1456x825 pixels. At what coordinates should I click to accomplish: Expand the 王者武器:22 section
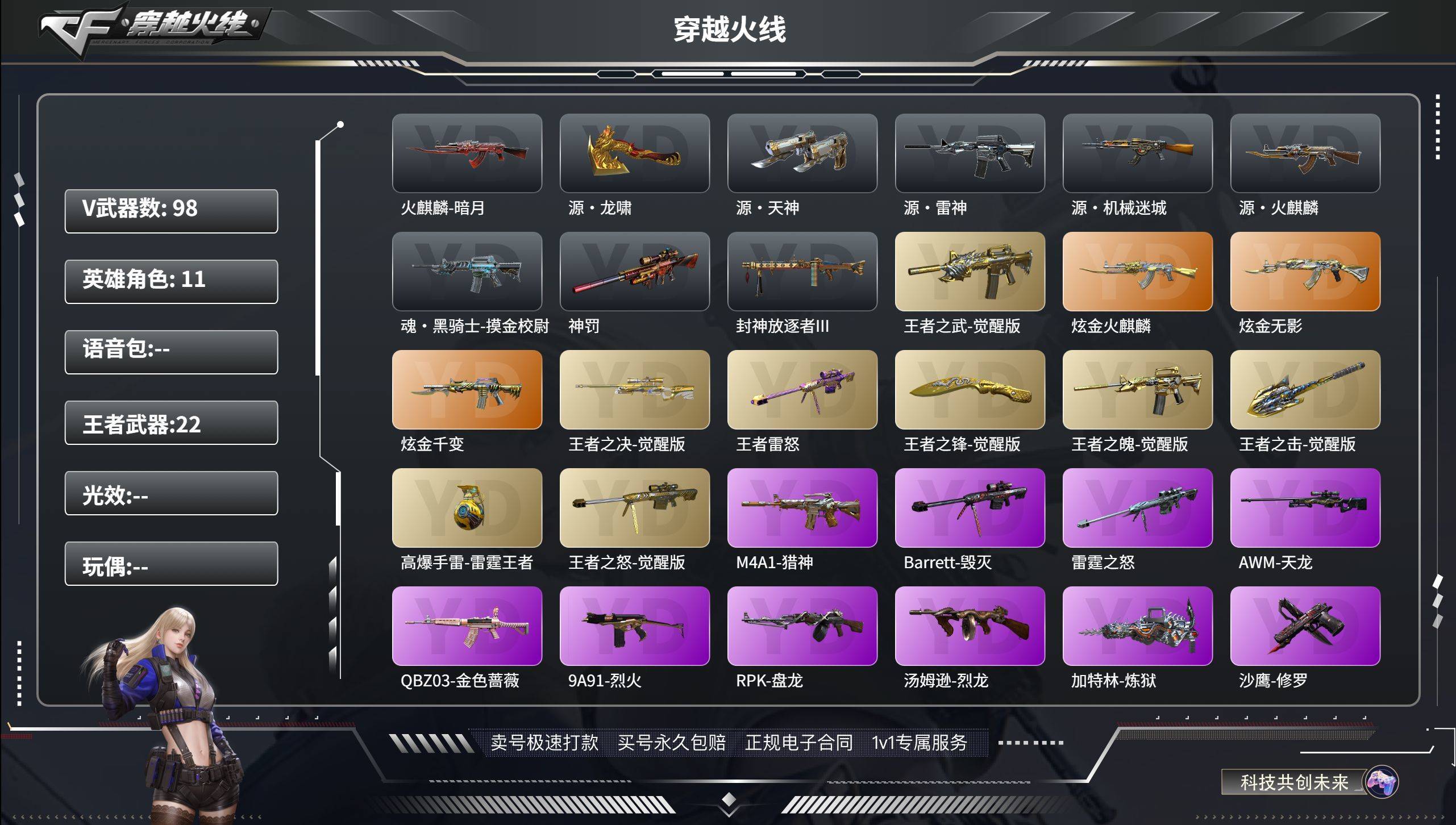coord(170,423)
